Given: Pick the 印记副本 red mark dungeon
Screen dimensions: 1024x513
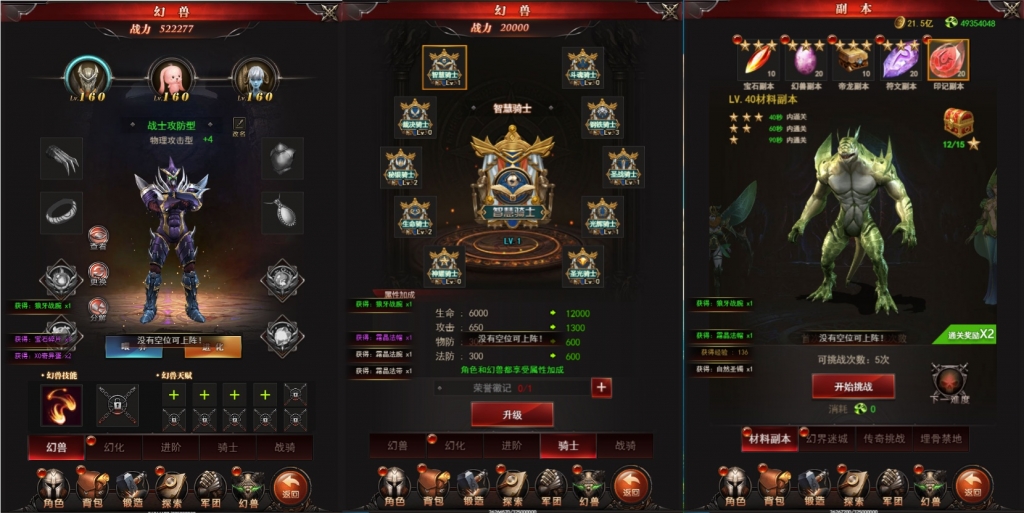Looking at the screenshot, I should [x=947, y=59].
